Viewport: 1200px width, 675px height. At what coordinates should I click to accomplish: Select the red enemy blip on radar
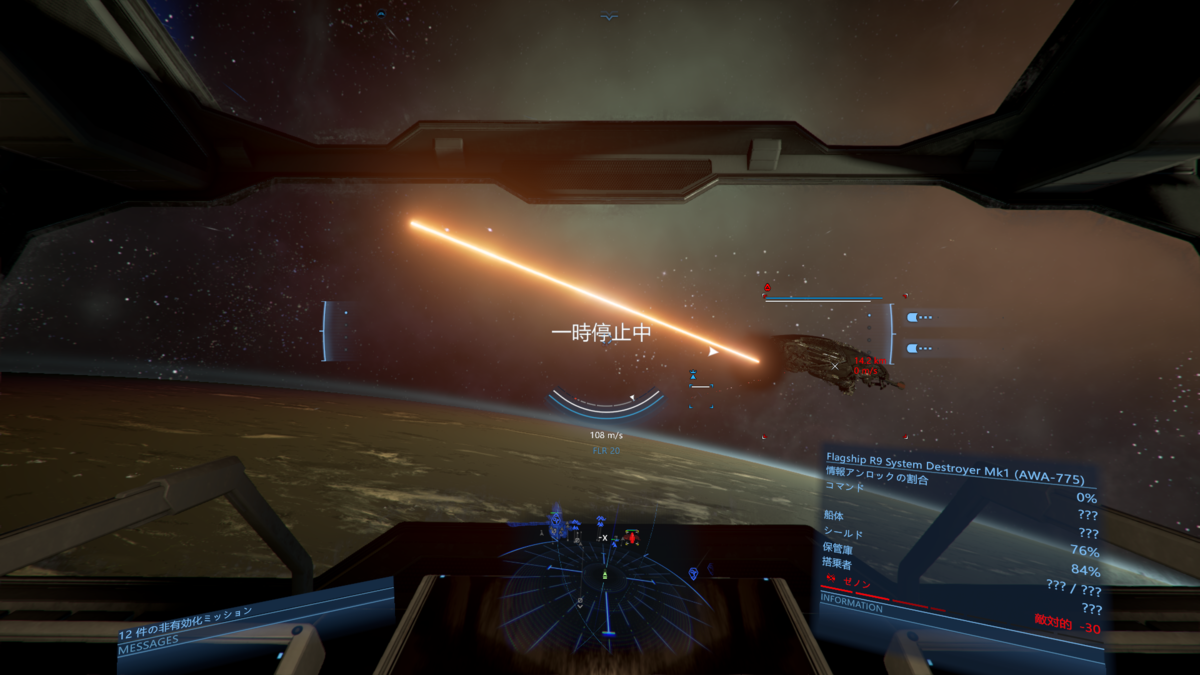(x=631, y=538)
